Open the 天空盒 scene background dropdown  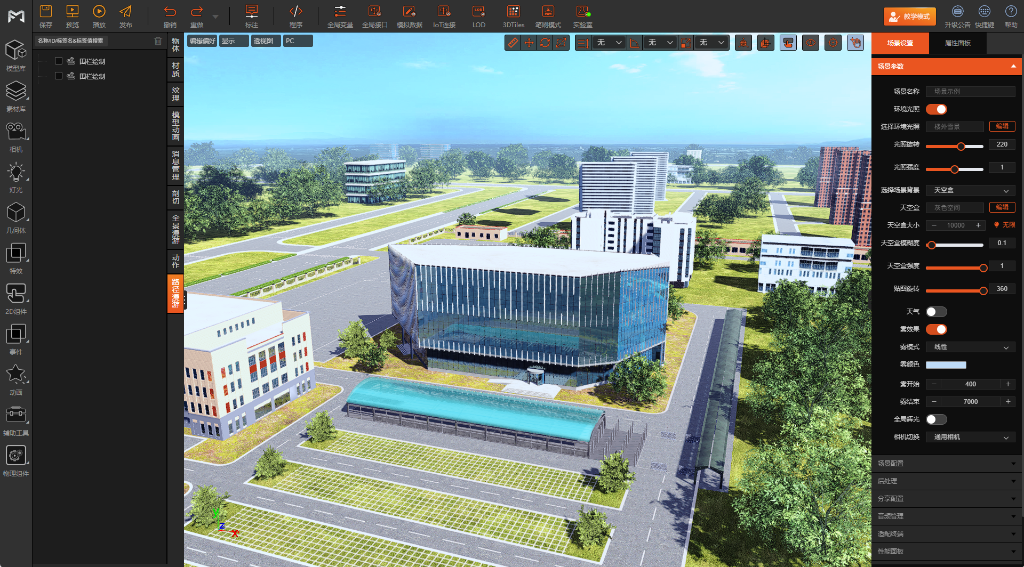coord(971,190)
